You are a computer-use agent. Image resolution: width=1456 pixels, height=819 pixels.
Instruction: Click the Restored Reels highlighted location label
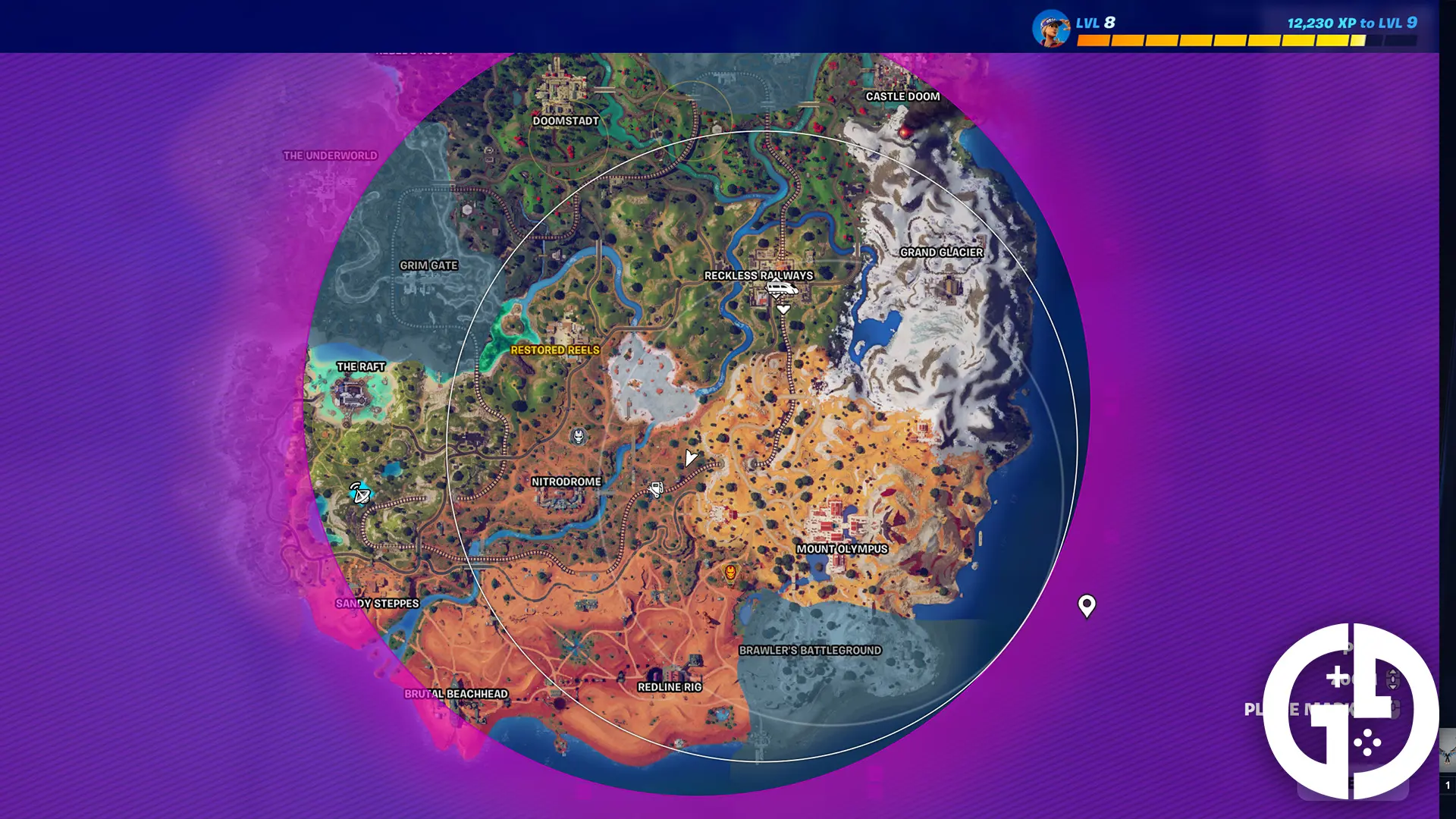click(556, 351)
